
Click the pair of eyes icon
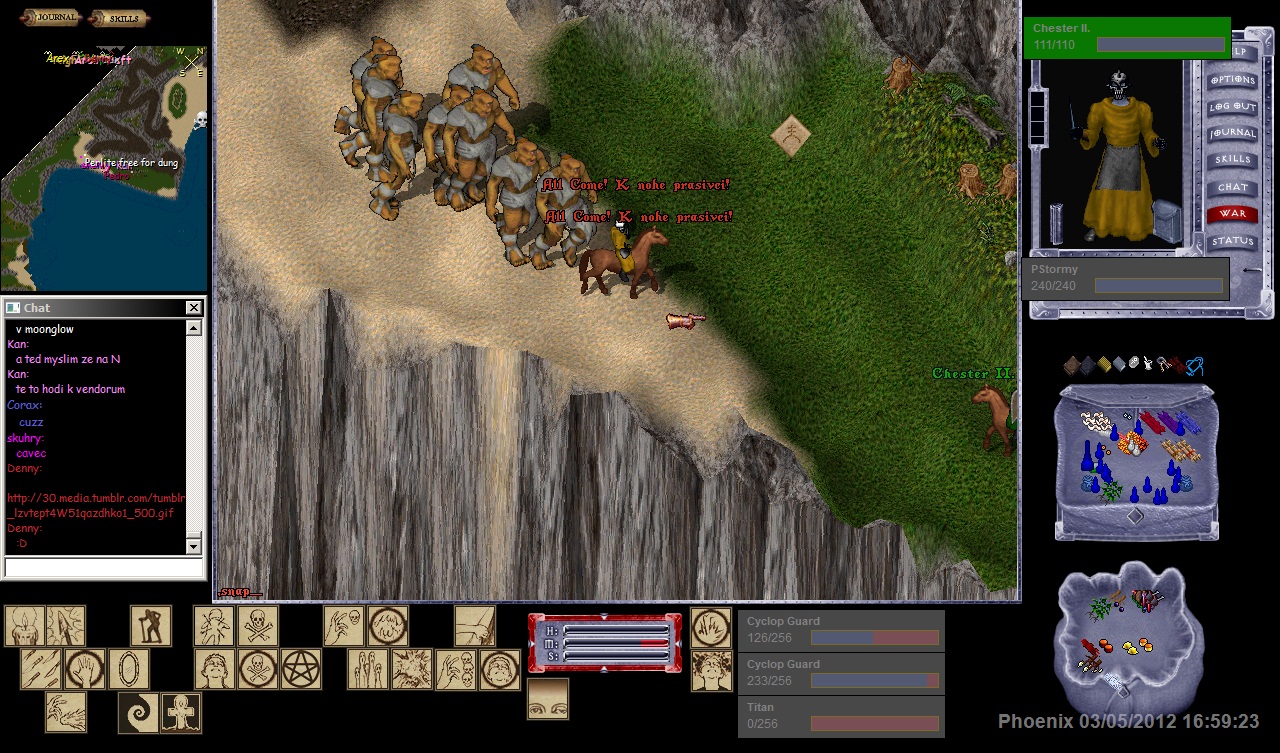[x=548, y=699]
